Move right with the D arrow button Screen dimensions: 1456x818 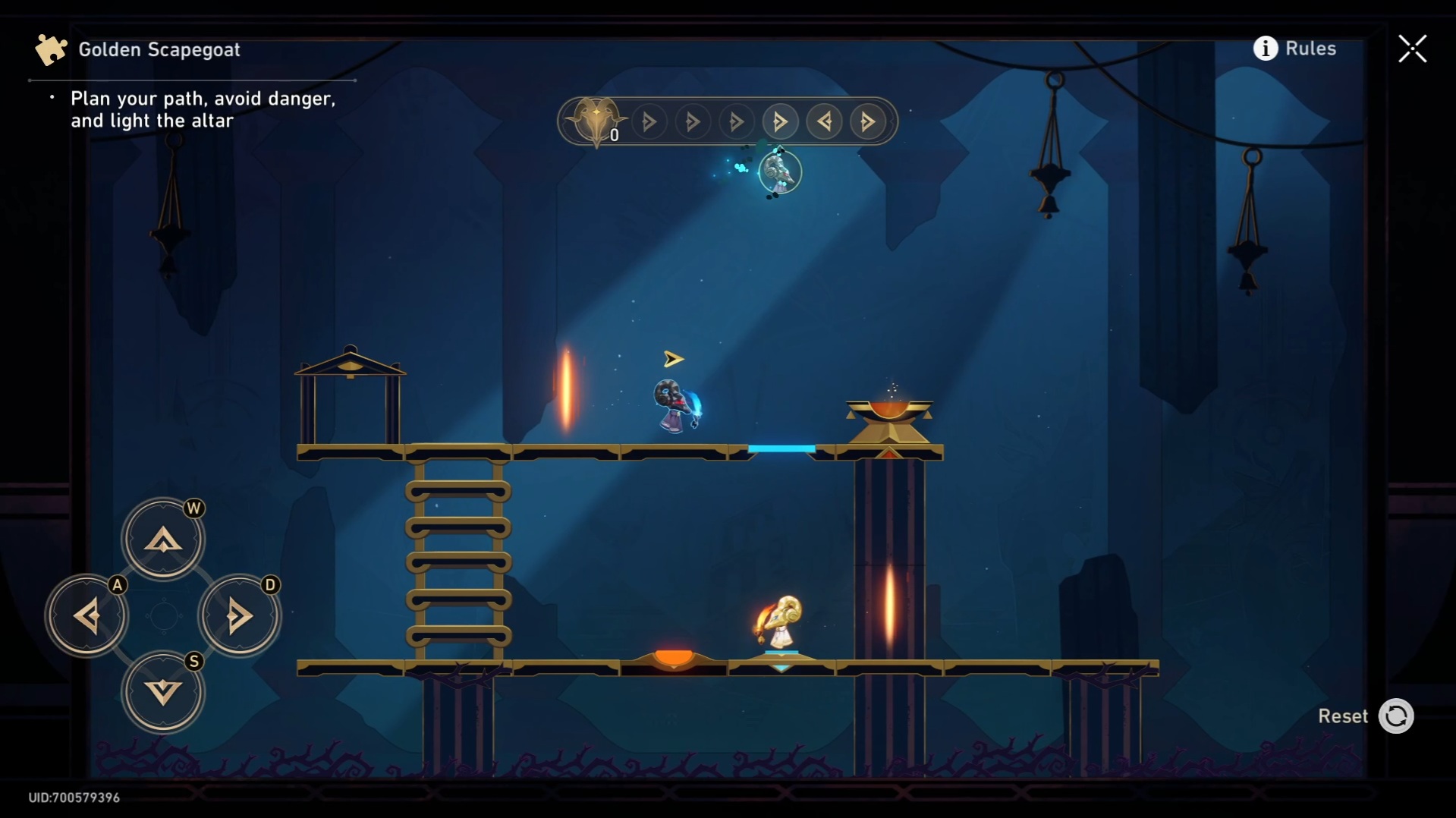(x=239, y=615)
